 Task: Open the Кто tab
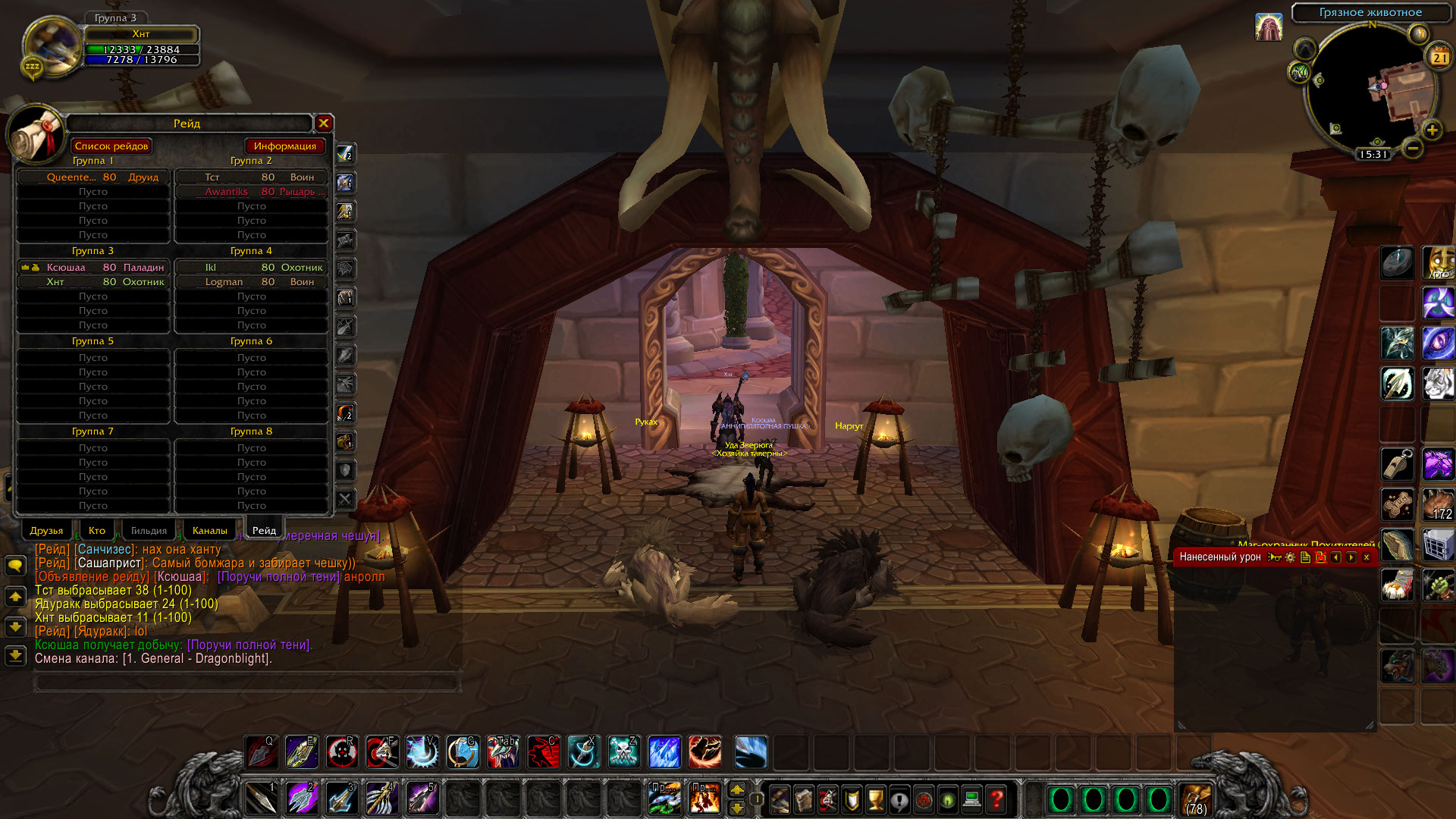pos(97,530)
